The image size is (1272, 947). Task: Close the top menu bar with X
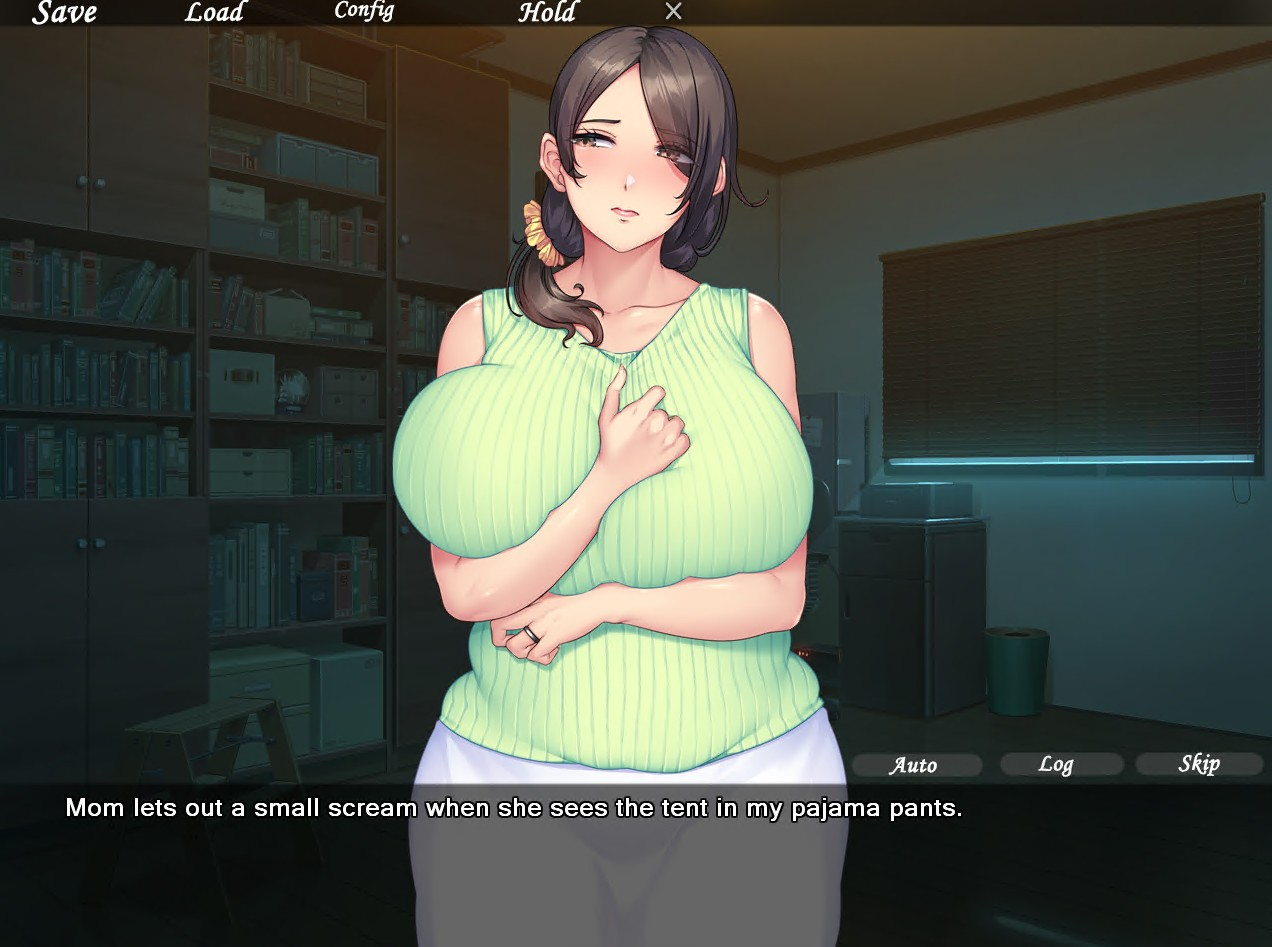click(674, 11)
